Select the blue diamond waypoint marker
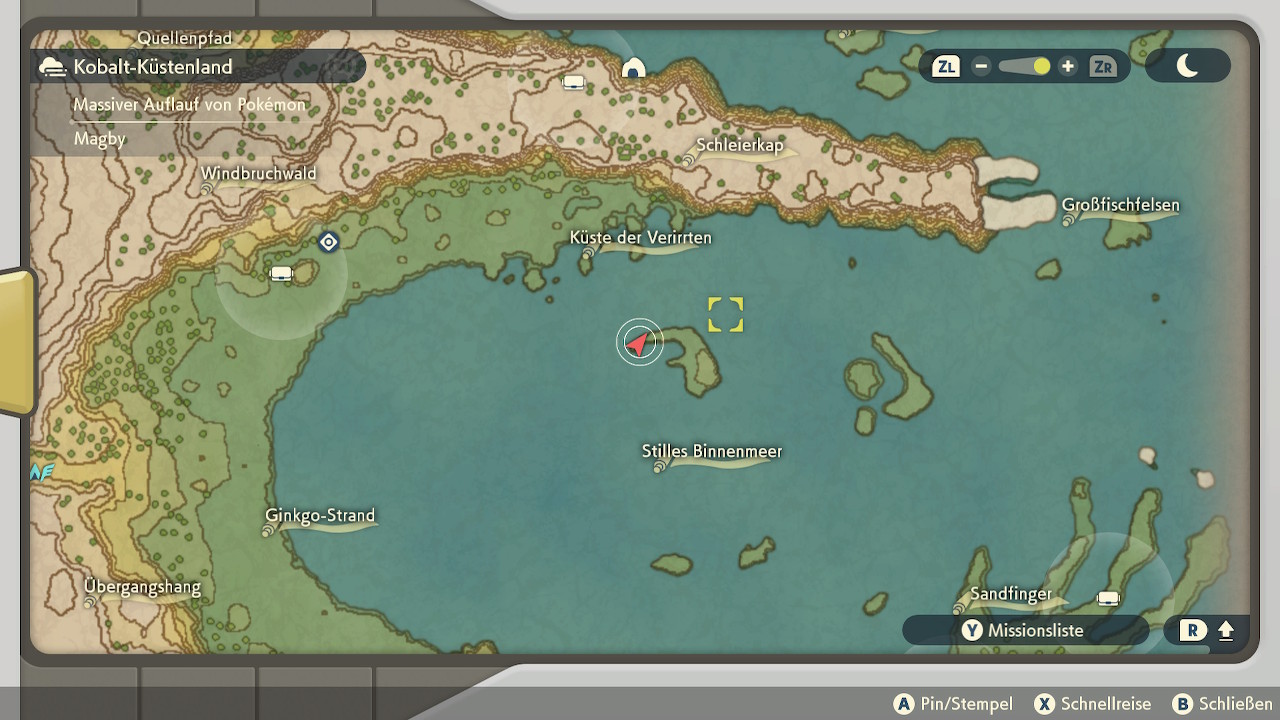 328,242
